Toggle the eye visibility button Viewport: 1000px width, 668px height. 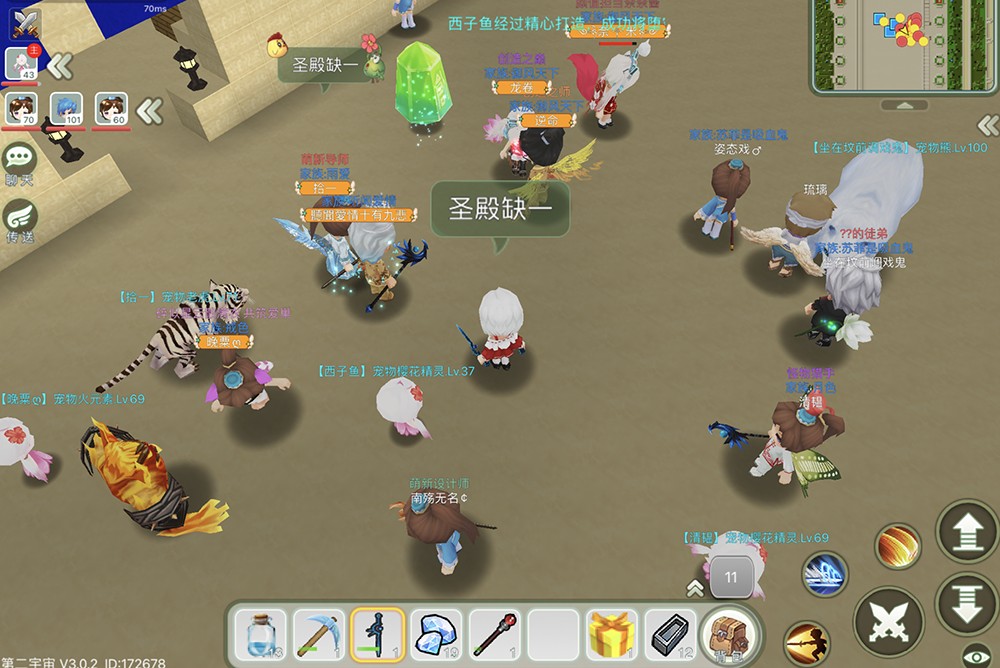pos(977,655)
